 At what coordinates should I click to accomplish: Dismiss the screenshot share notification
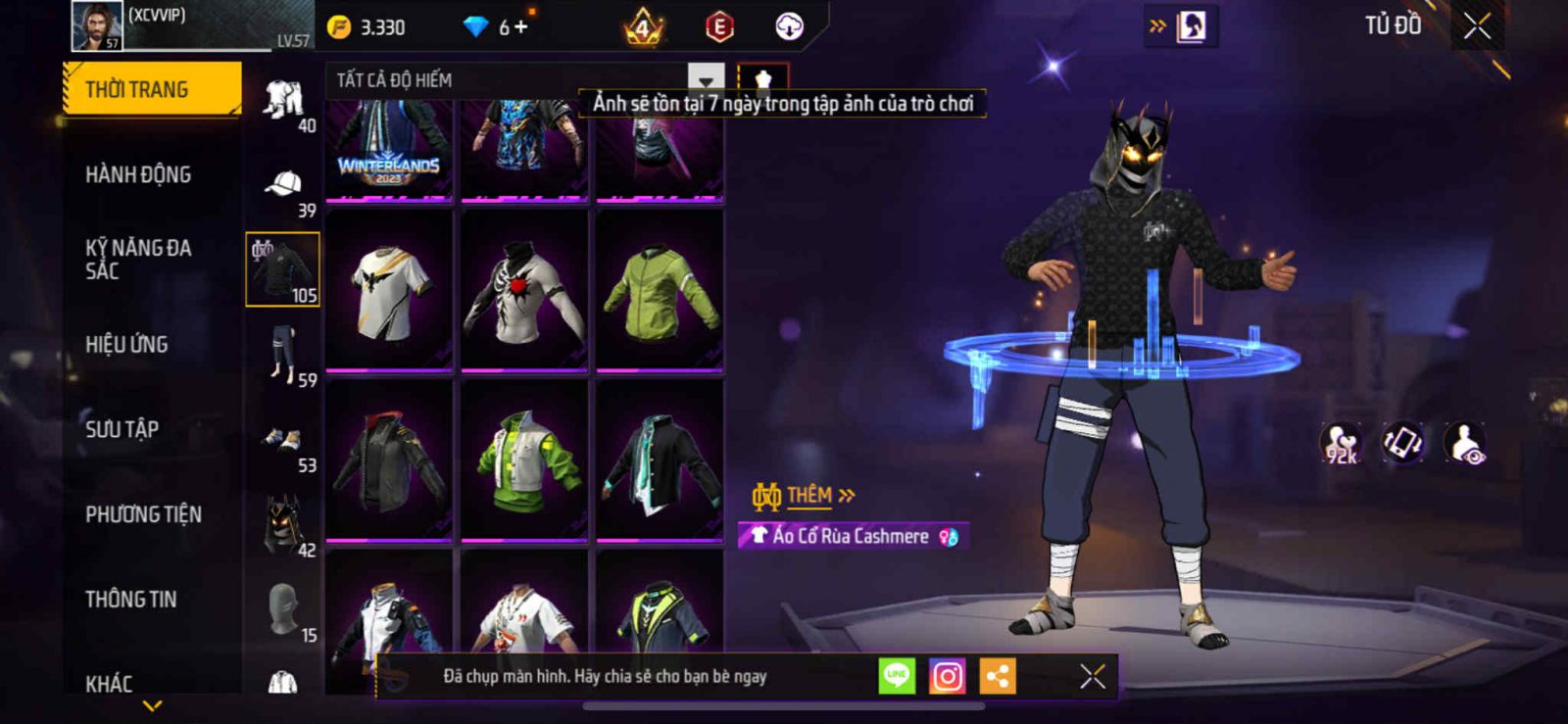point(1092,676)
